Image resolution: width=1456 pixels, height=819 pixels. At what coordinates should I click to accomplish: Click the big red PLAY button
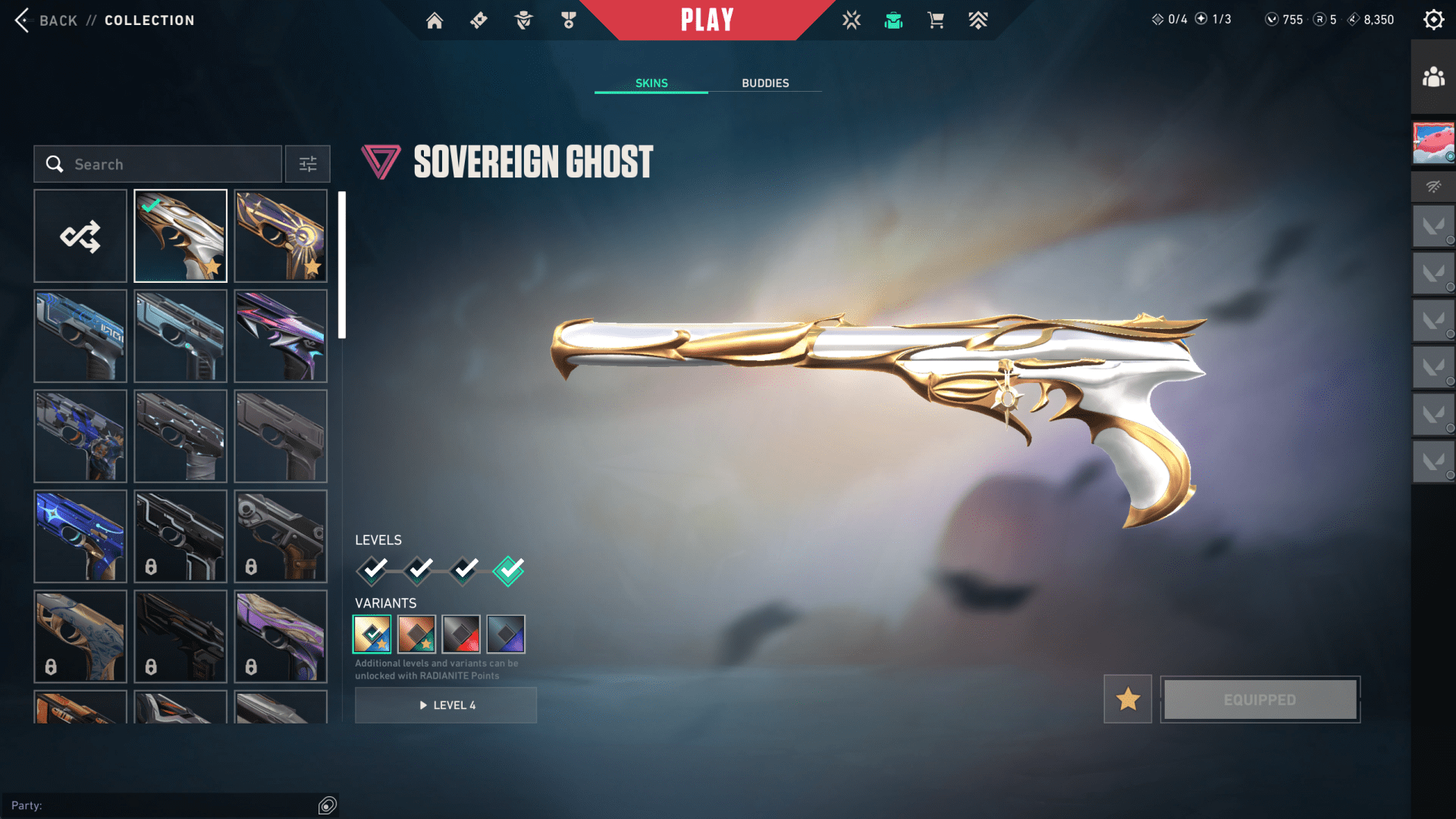point(707,20)
